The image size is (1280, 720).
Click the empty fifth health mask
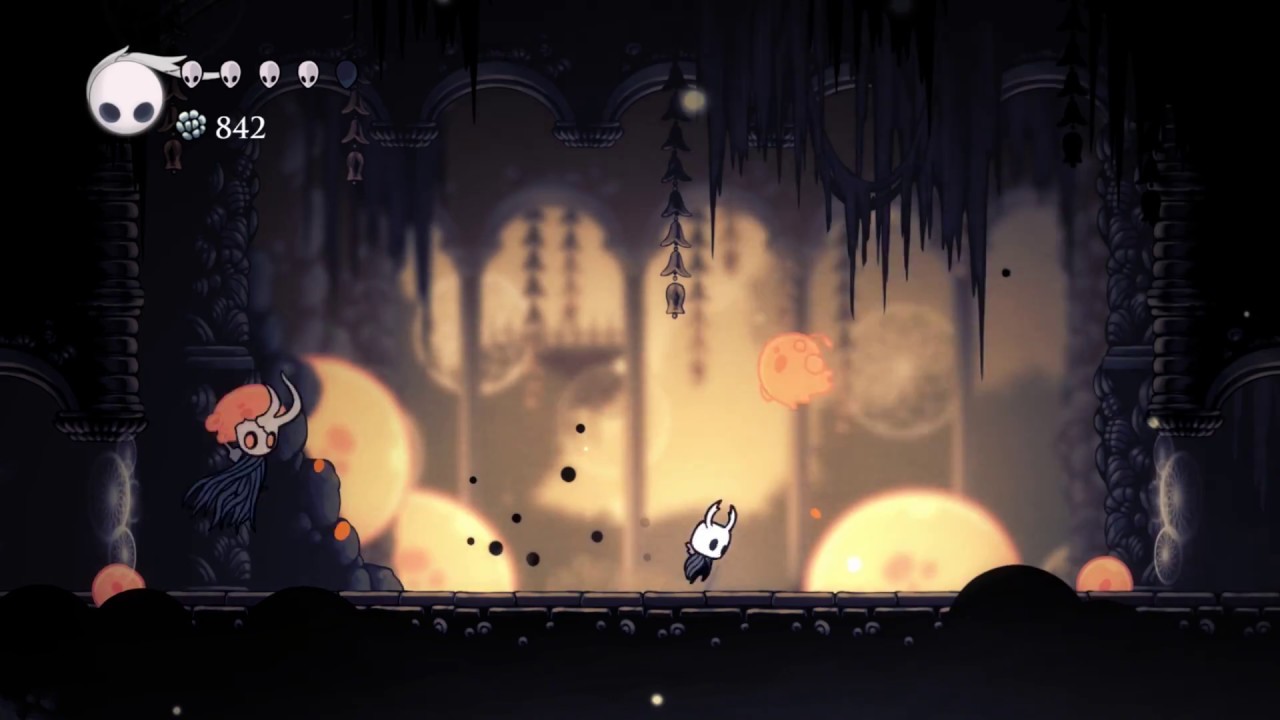(x=345, y=73)
